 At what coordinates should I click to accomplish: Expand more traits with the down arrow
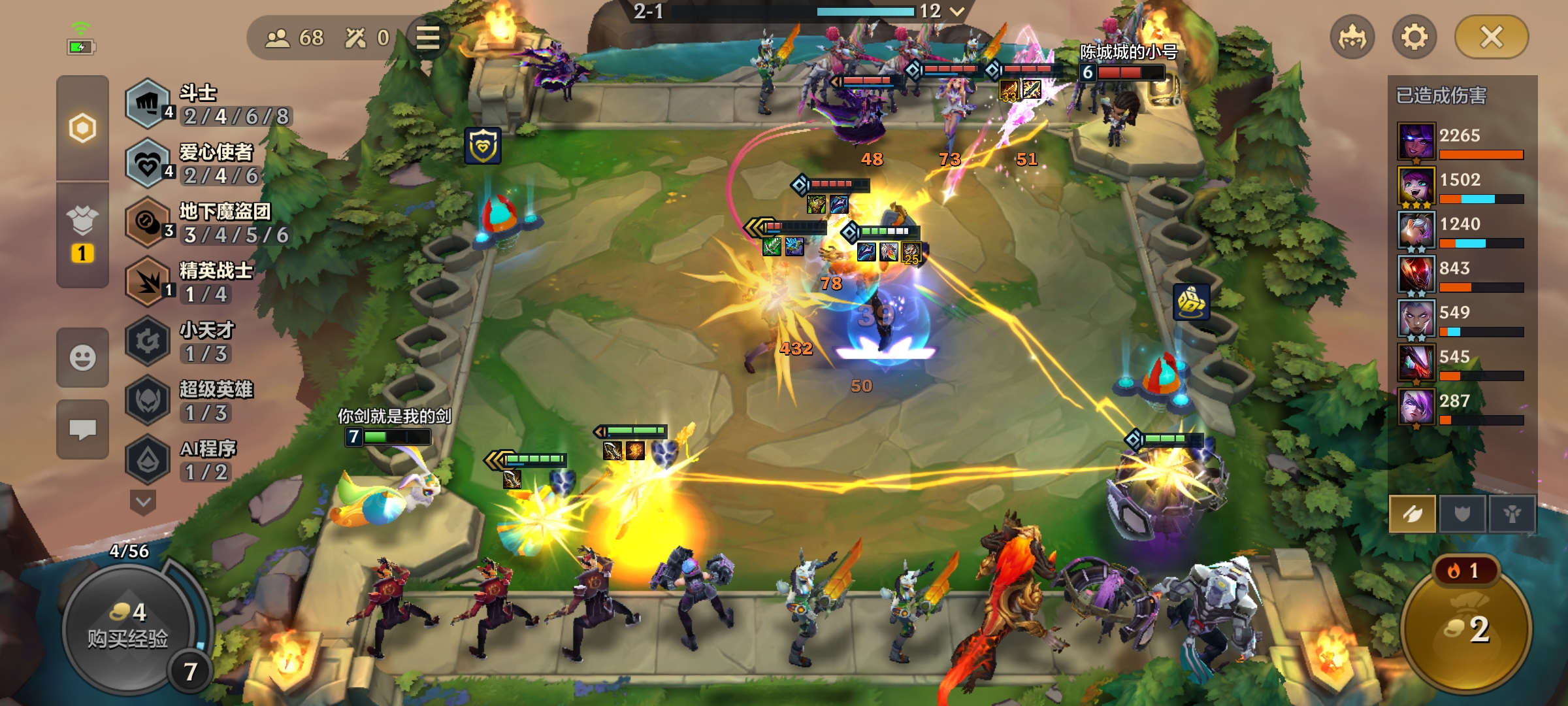143,502
